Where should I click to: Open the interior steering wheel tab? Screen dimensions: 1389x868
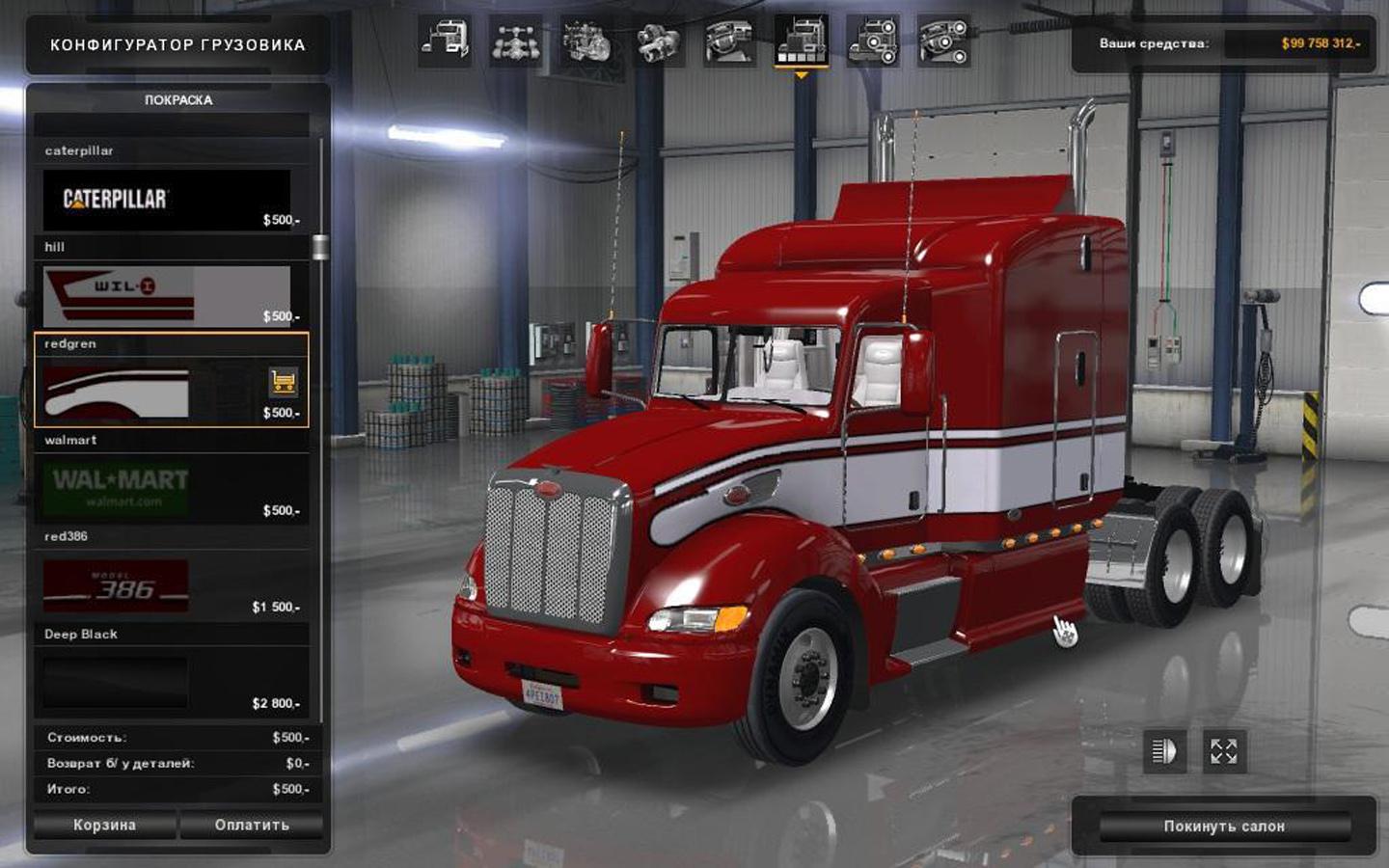coord(729,41)
